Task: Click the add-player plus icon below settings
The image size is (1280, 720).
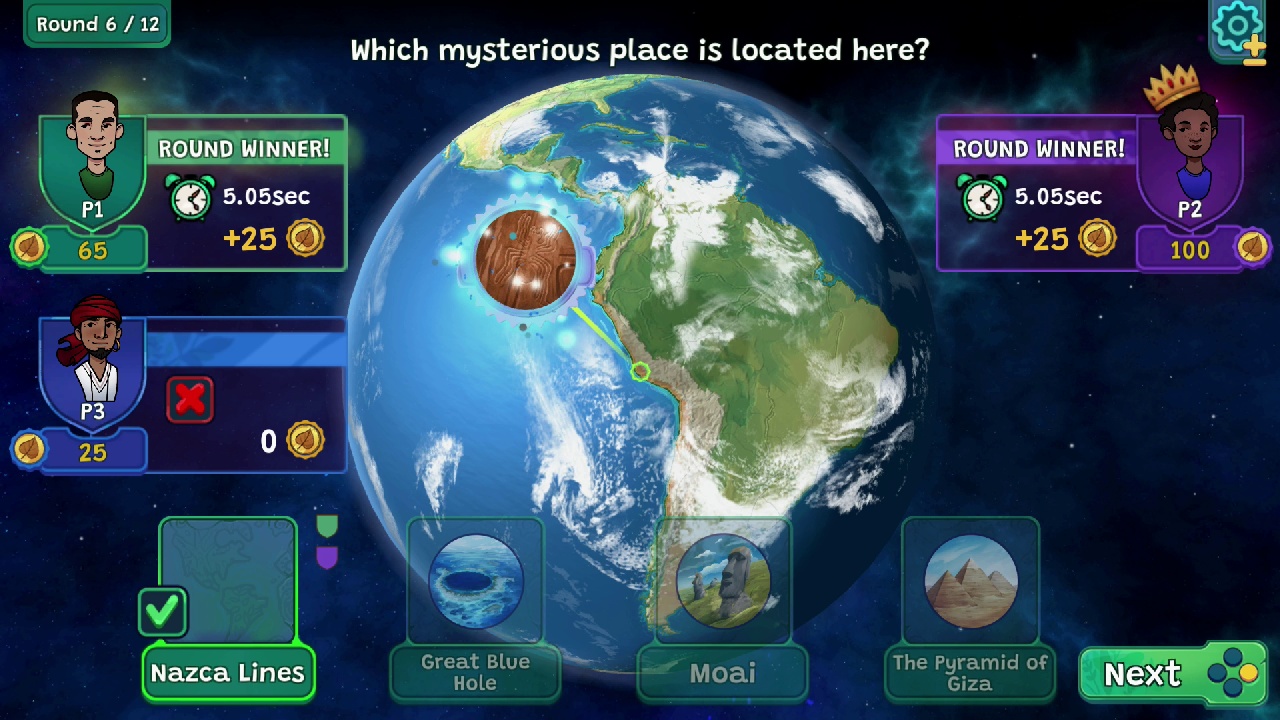Action: point(1253,47)
